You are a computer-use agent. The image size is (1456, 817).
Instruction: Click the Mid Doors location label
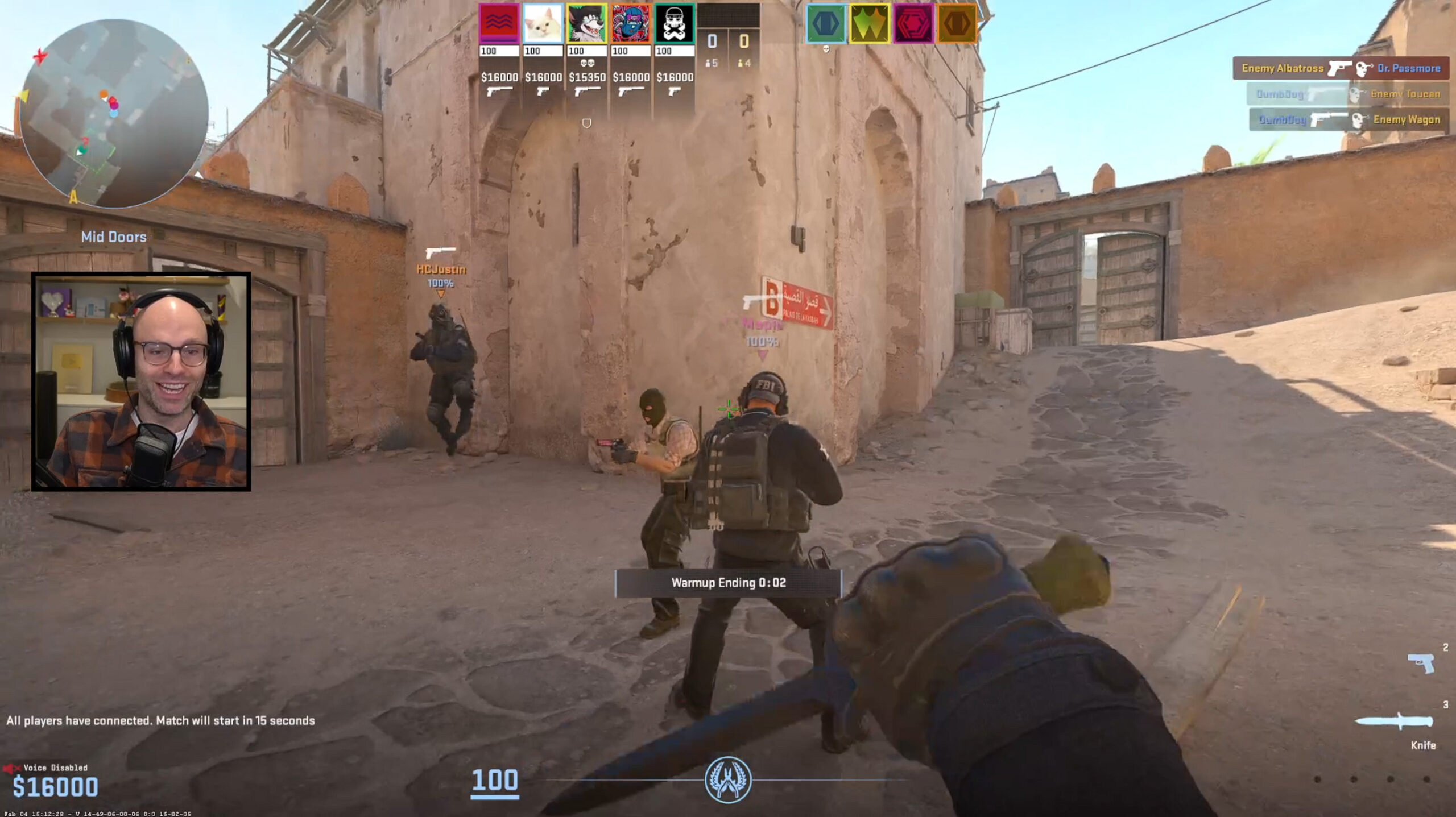pos(113,237)
